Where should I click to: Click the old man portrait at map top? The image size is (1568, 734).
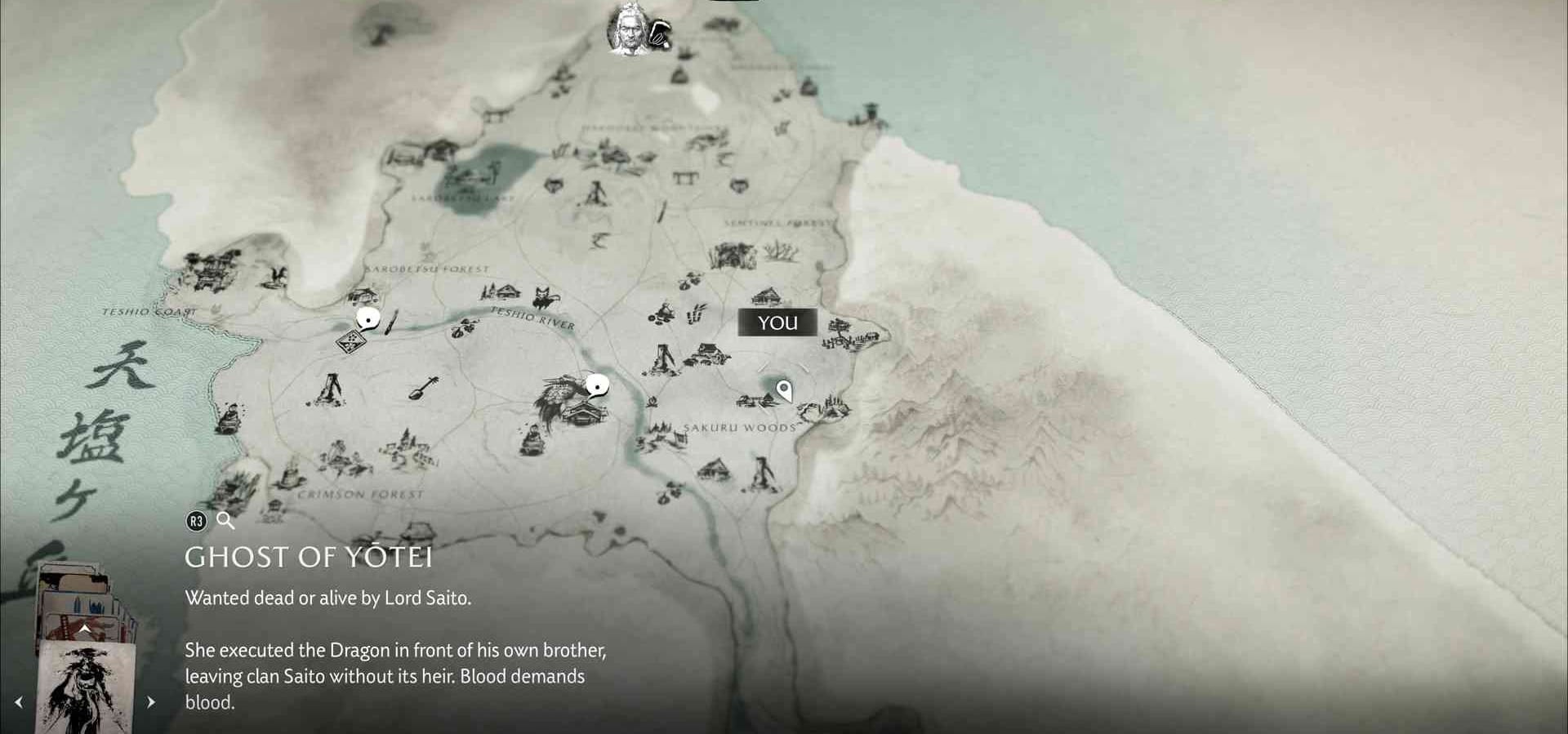(x=629, y=29)
